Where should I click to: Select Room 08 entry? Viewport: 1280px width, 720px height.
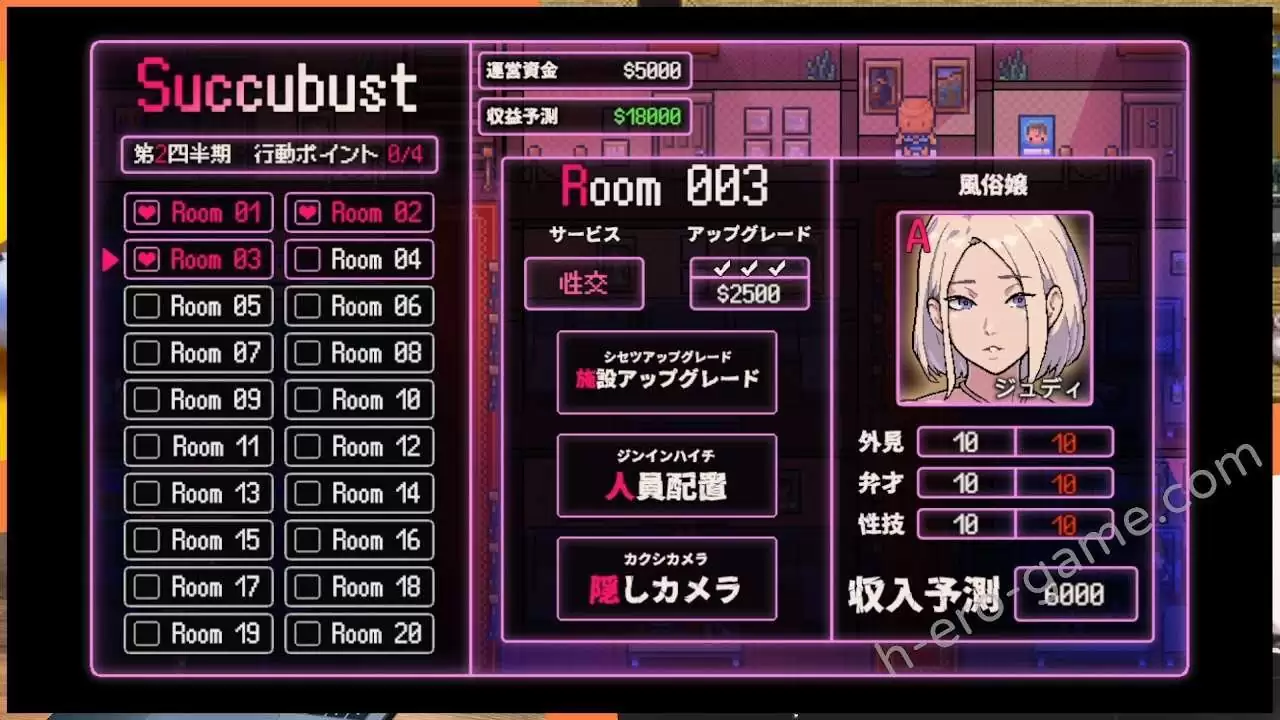[x=359, y=353]
